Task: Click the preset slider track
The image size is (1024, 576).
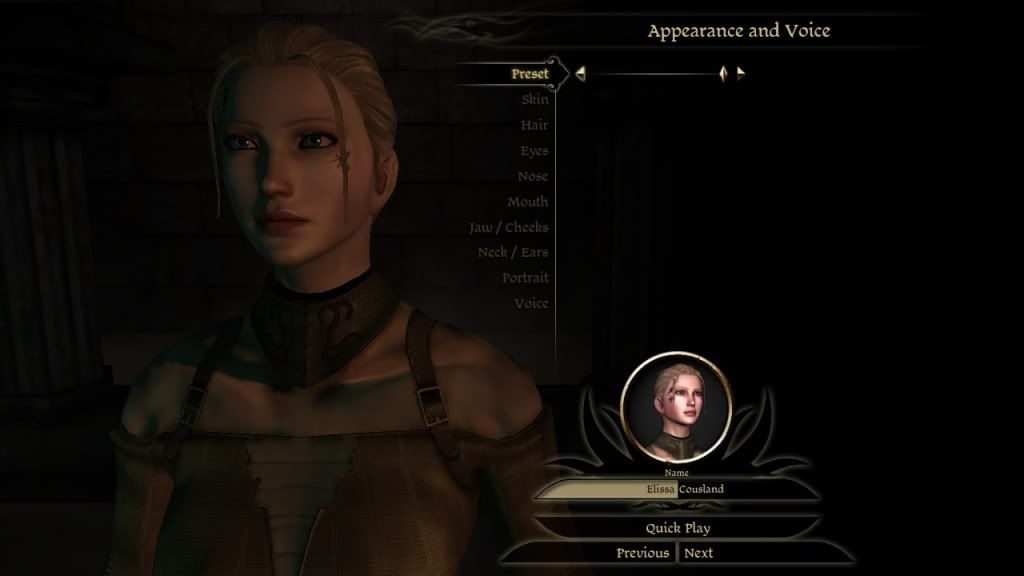Action: 650,73
